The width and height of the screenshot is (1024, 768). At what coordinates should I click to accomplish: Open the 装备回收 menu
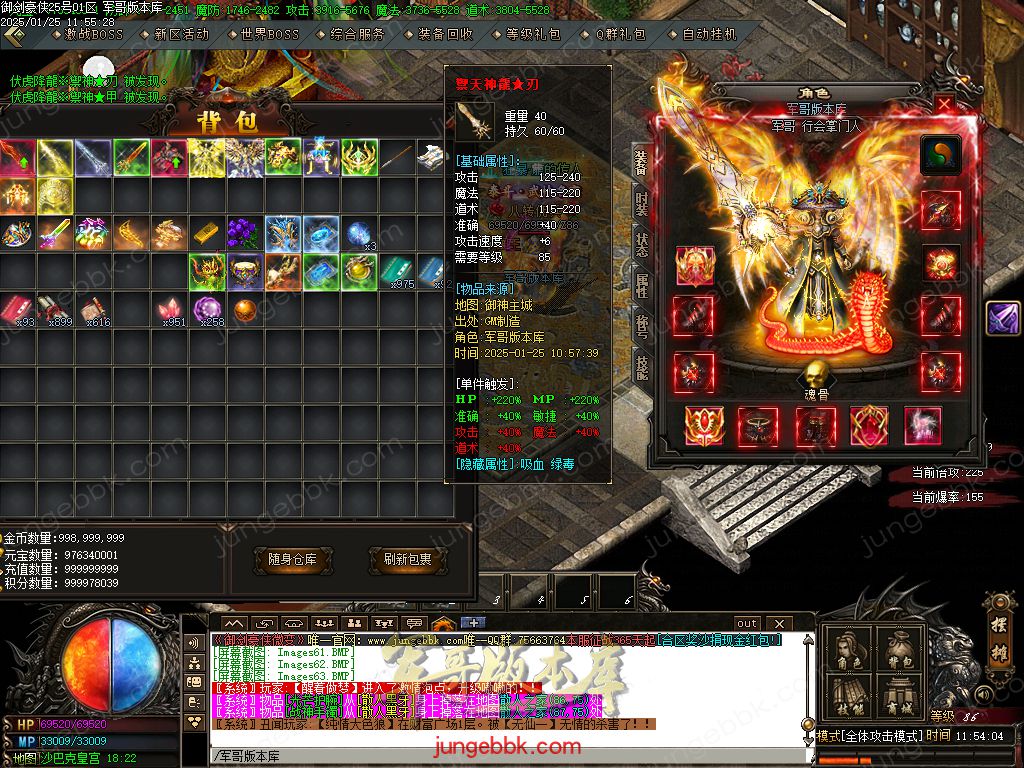point(445,34)
